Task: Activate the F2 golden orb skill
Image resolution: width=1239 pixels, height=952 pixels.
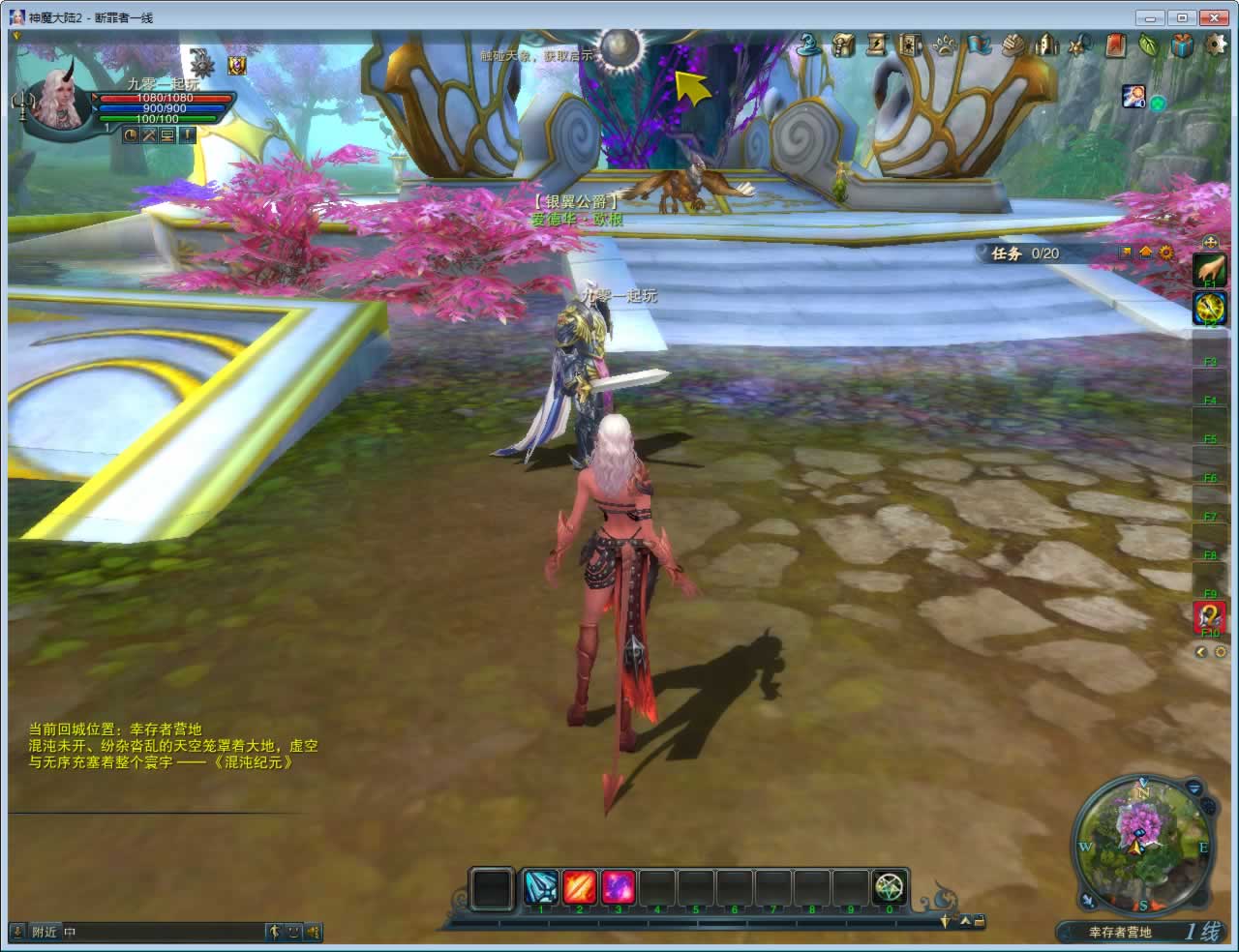Action: pyautogui.click(x=1210, y=309)
